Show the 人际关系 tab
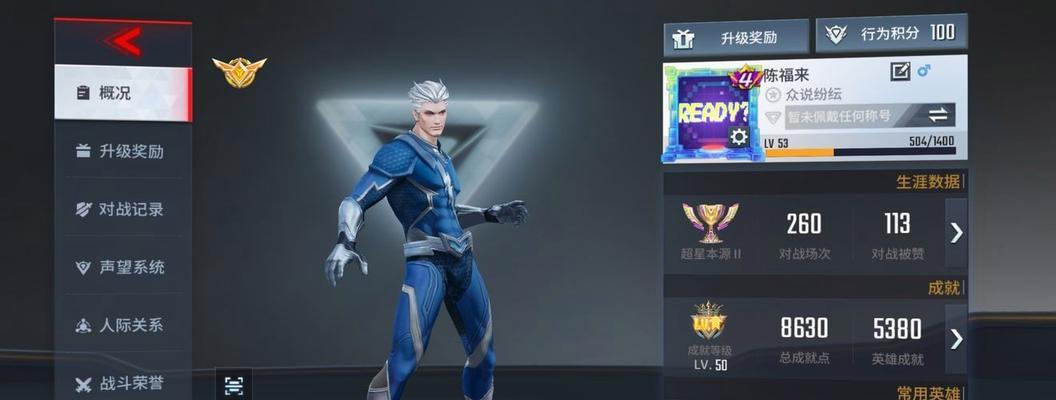Screen dimensions: 1056x400 (x=122, y=326)
